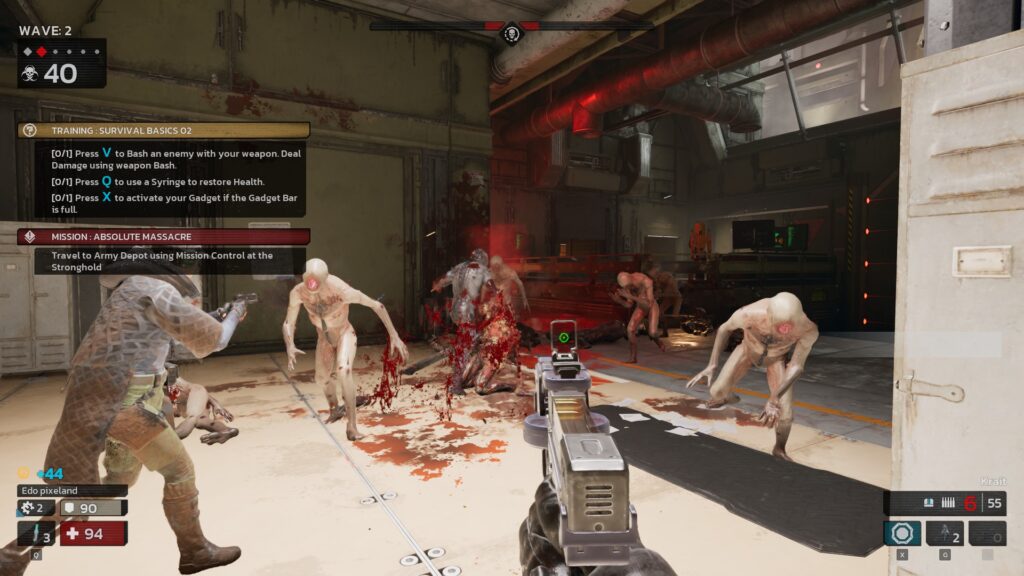Select the Training: Survival Basics 02 tracker header
Screen dimensions: 1024x576
pyautogui.click(x=163, y=130)
